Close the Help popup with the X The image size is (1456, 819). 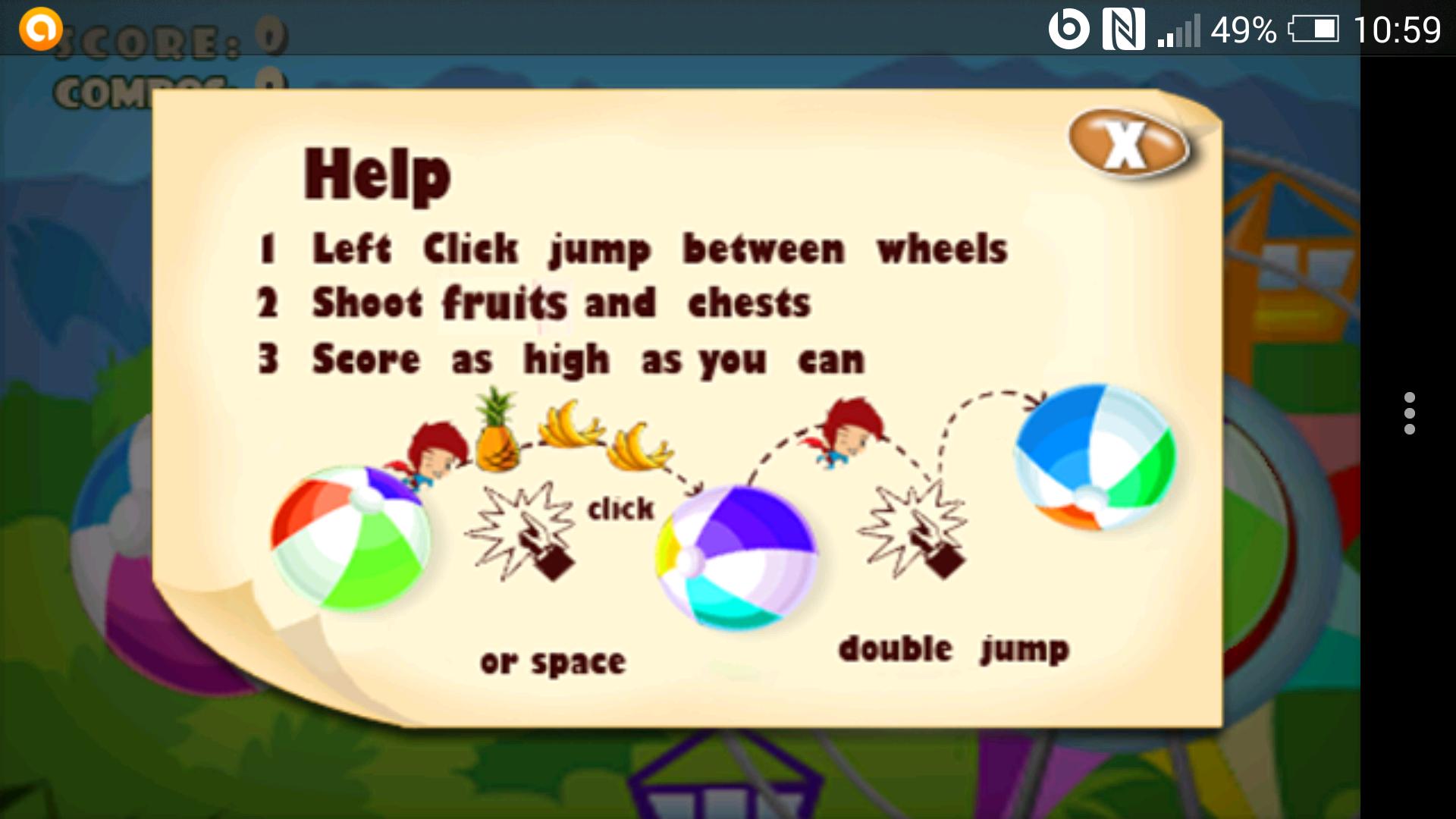(x=1127, y=143)
